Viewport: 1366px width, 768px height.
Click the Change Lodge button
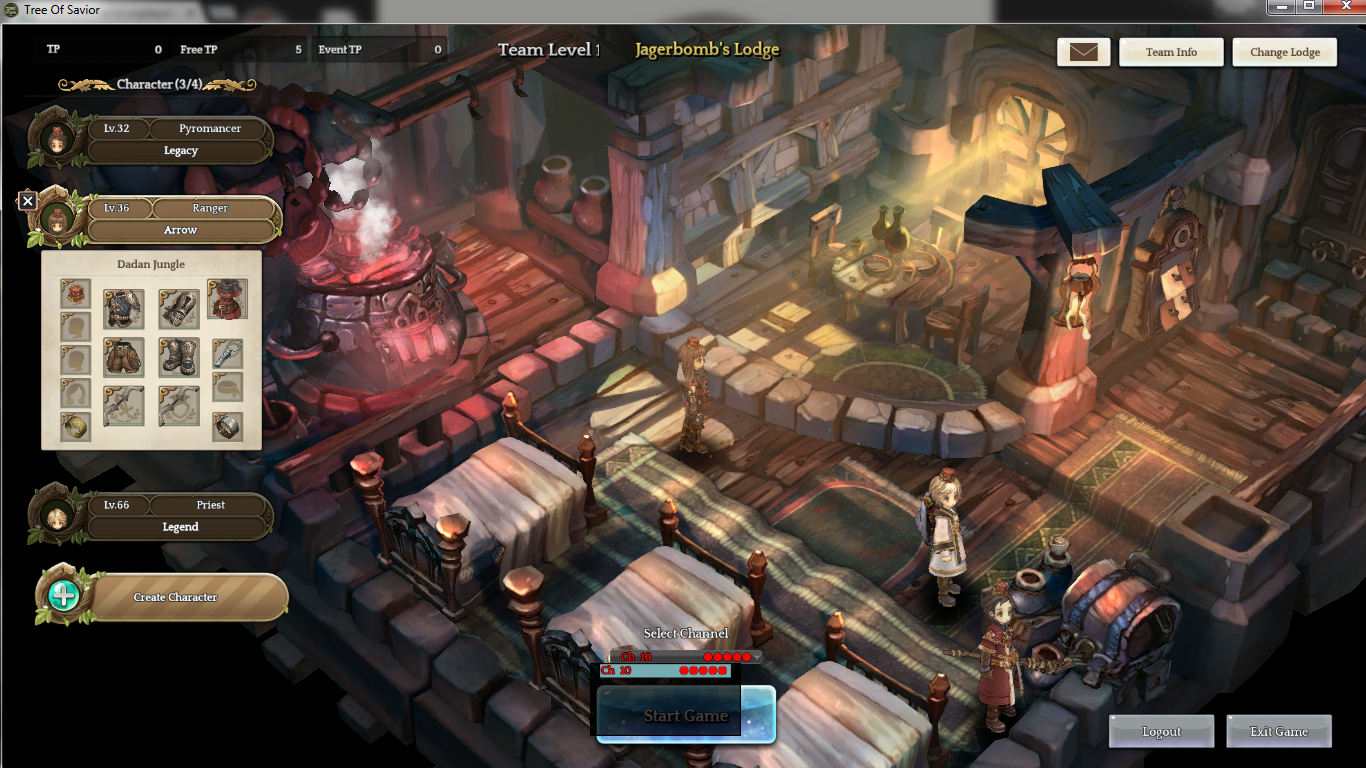point(1285,52)
